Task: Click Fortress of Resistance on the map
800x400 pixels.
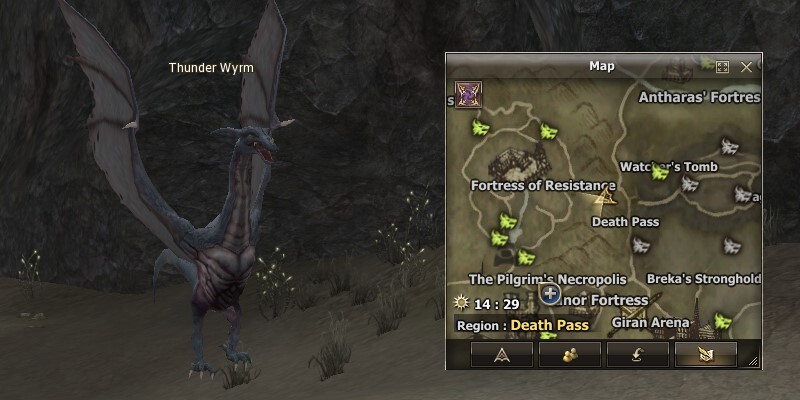Action: (543, 185)
